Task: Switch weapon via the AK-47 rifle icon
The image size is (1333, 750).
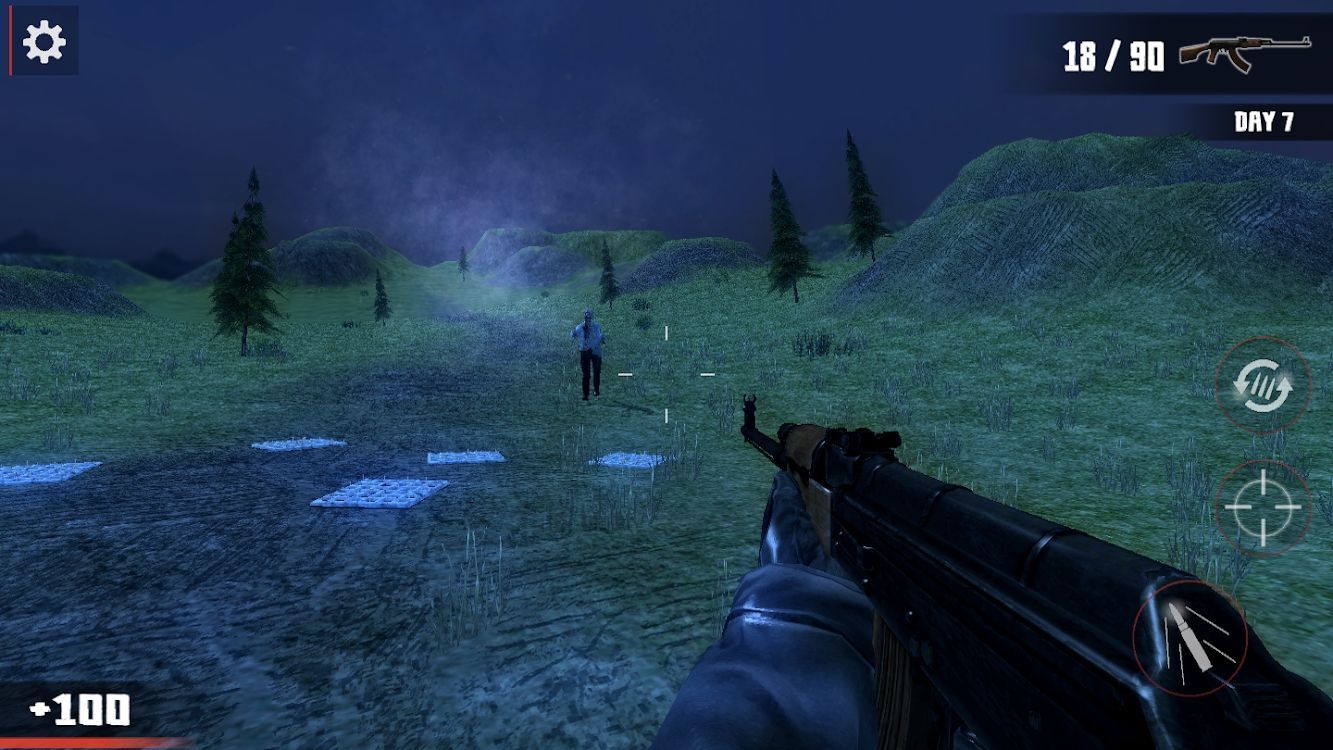Action: pos(1244,53)
